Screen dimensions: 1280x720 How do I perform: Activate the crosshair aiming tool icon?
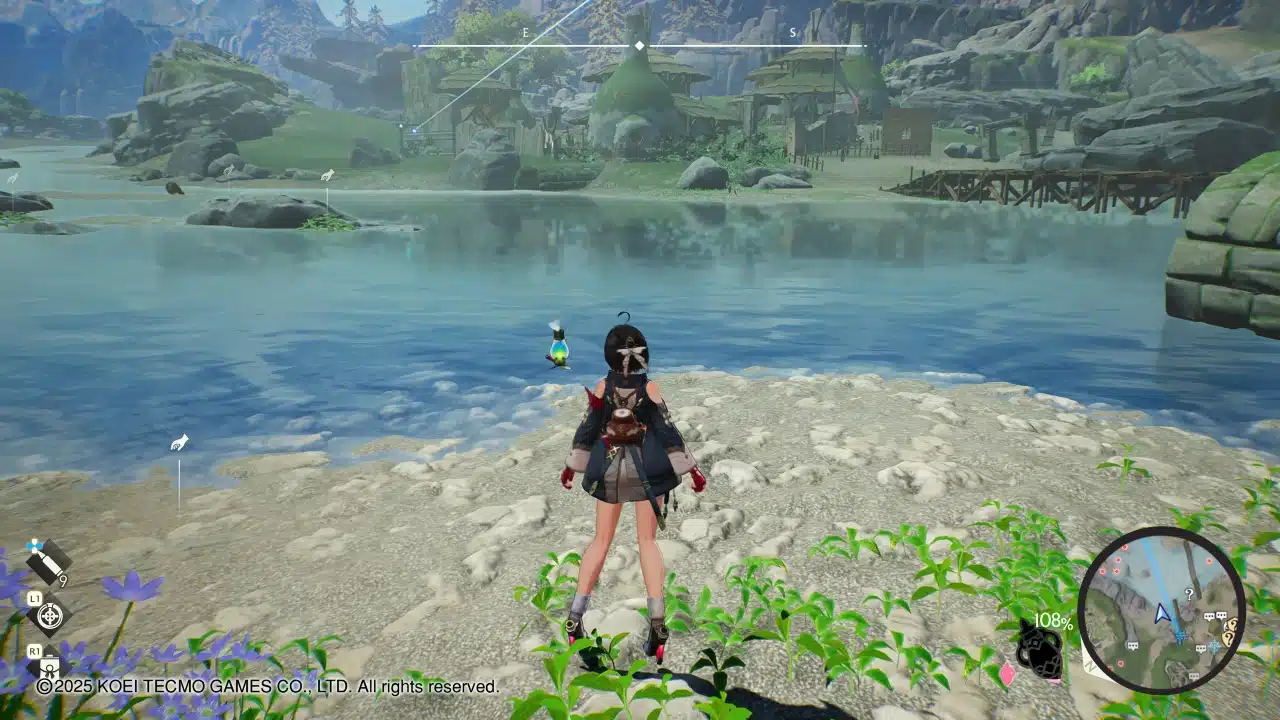(49, 615)
